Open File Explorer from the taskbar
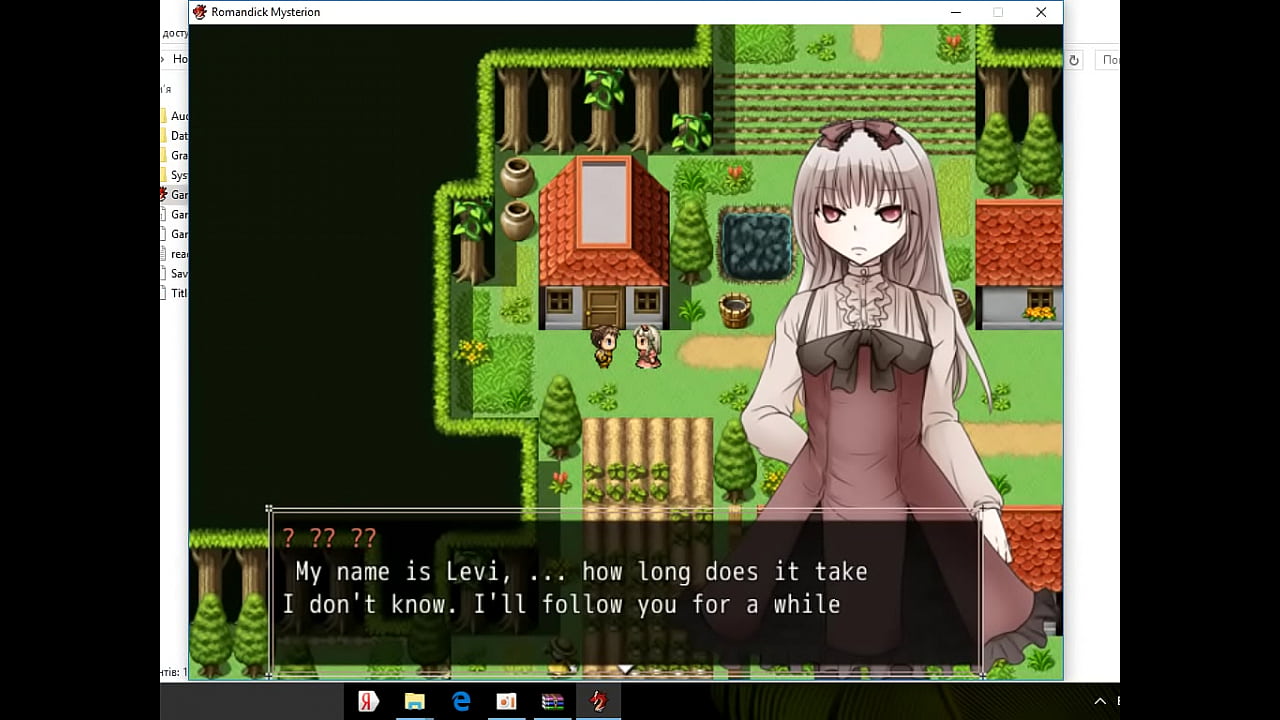 click(x=414, y=701)
